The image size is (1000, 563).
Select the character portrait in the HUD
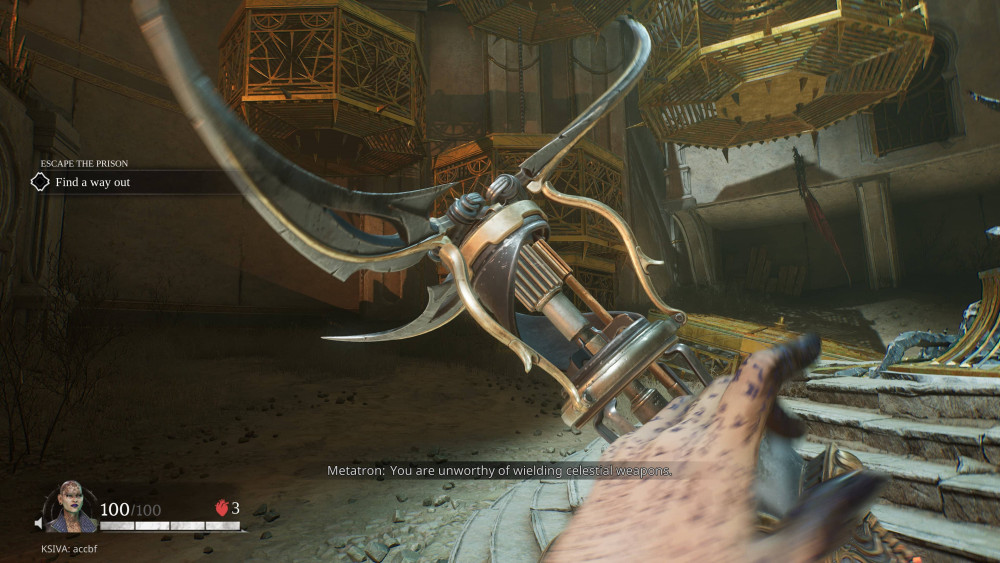(72, 509)
